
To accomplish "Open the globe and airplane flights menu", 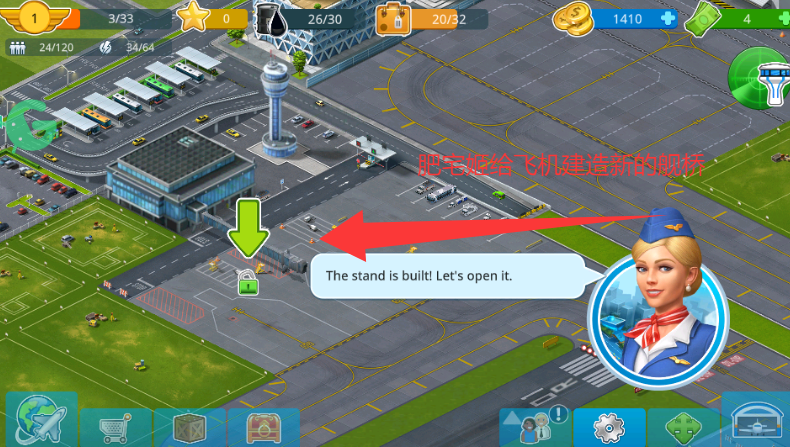I will coord(41,422).
